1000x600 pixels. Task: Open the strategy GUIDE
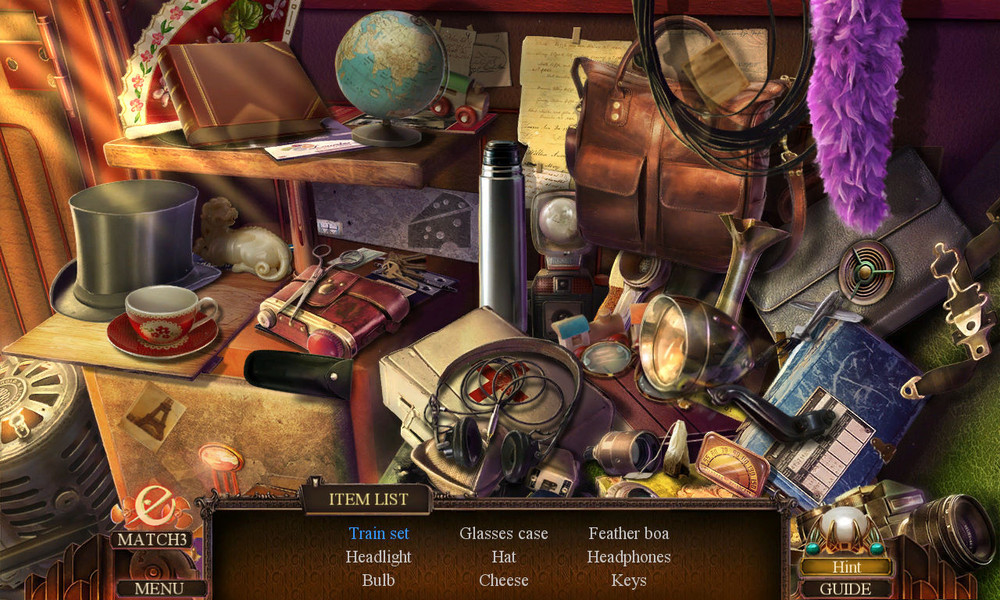click(x=845, y=589)
